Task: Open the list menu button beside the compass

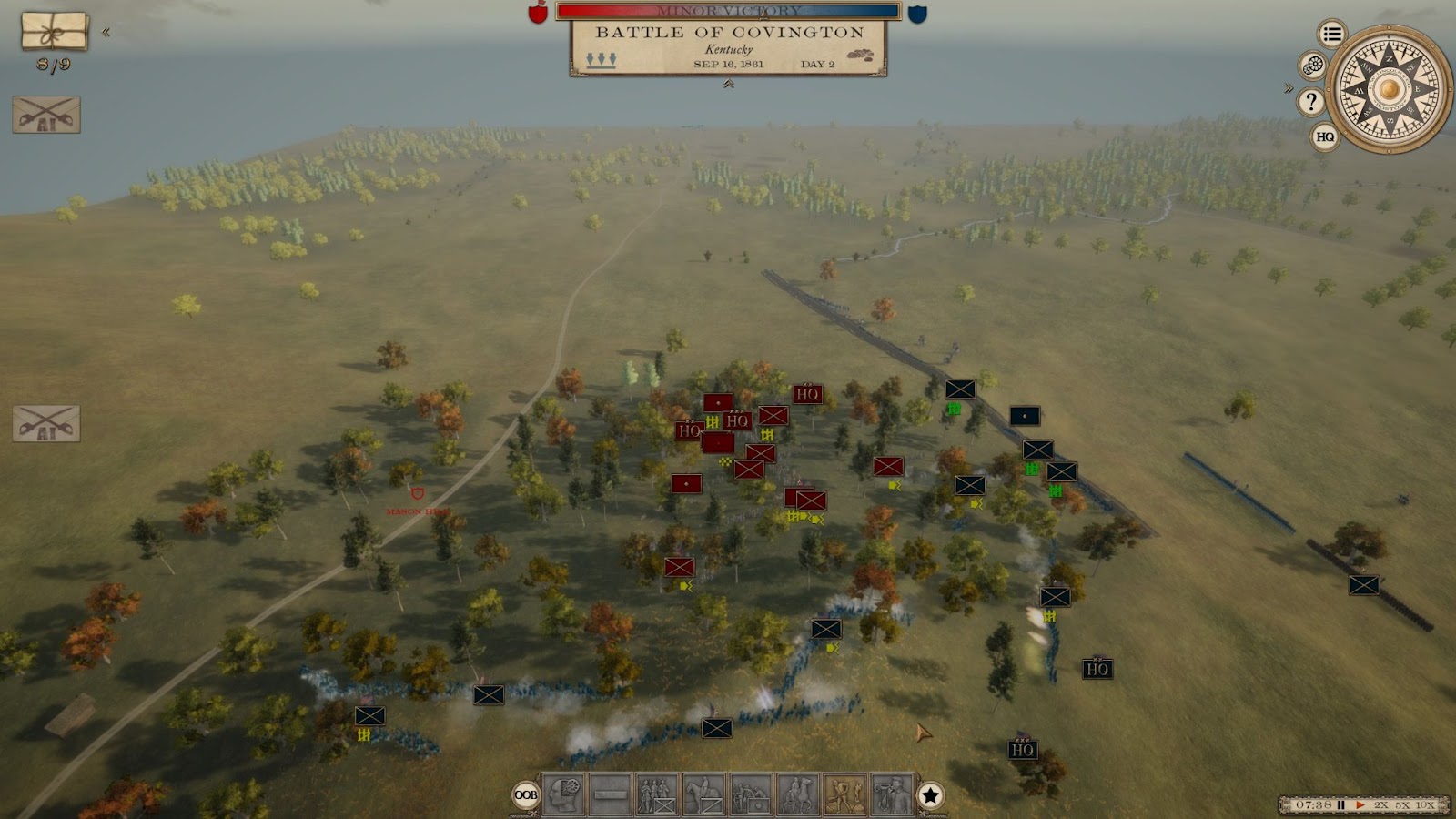Action: [x=1332, y=35]
